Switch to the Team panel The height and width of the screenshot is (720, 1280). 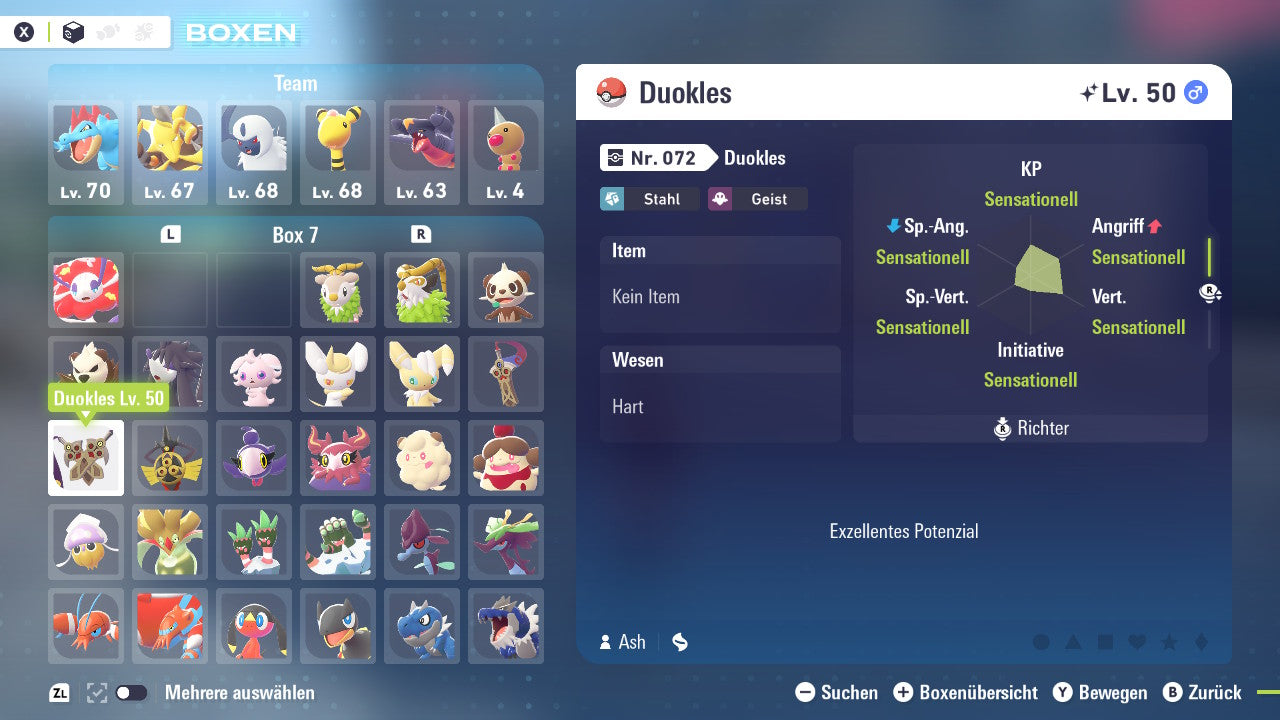296,84
